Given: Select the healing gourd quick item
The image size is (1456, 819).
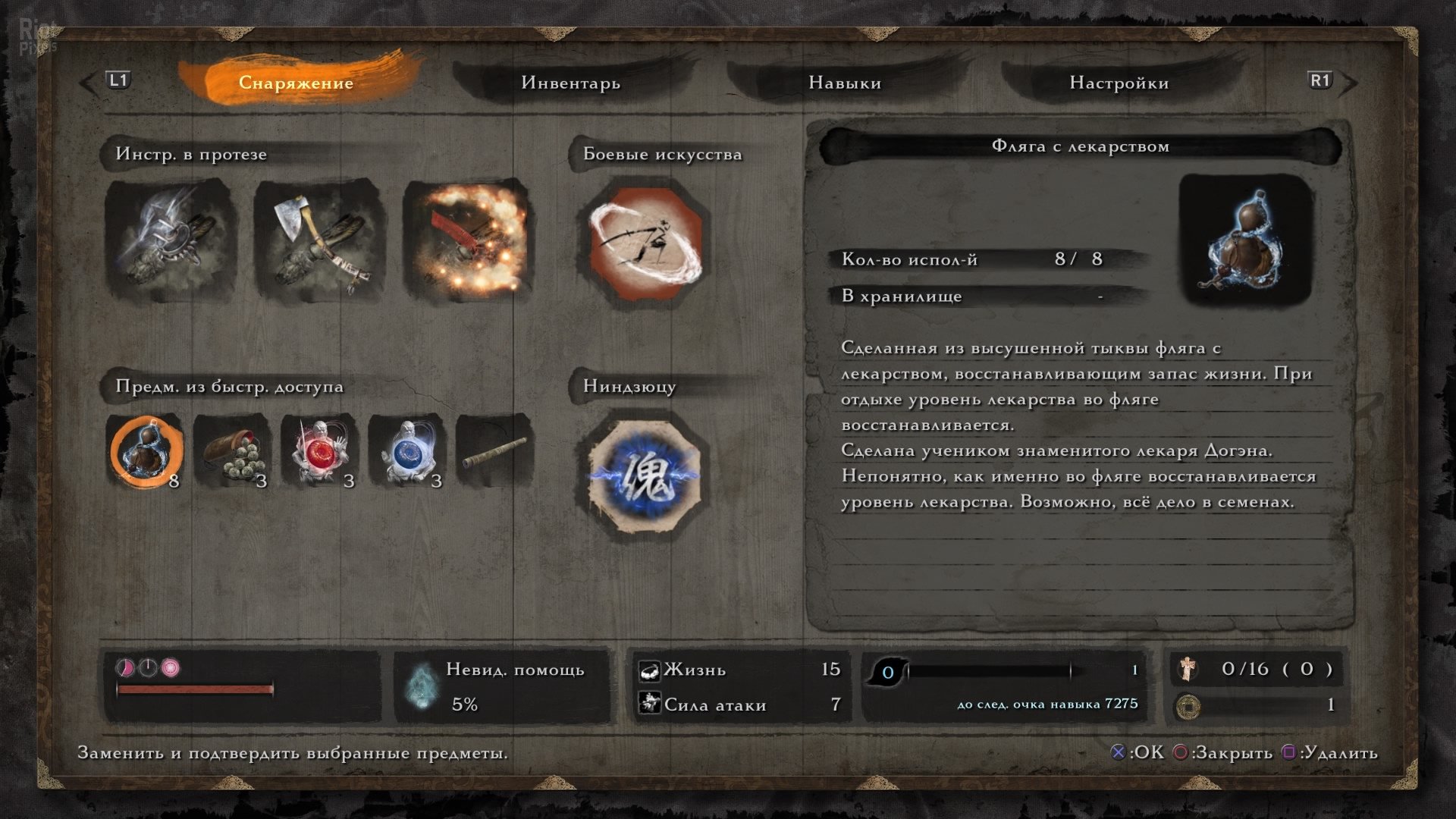Looking at the screenshot, I should (x=146, y=452).
